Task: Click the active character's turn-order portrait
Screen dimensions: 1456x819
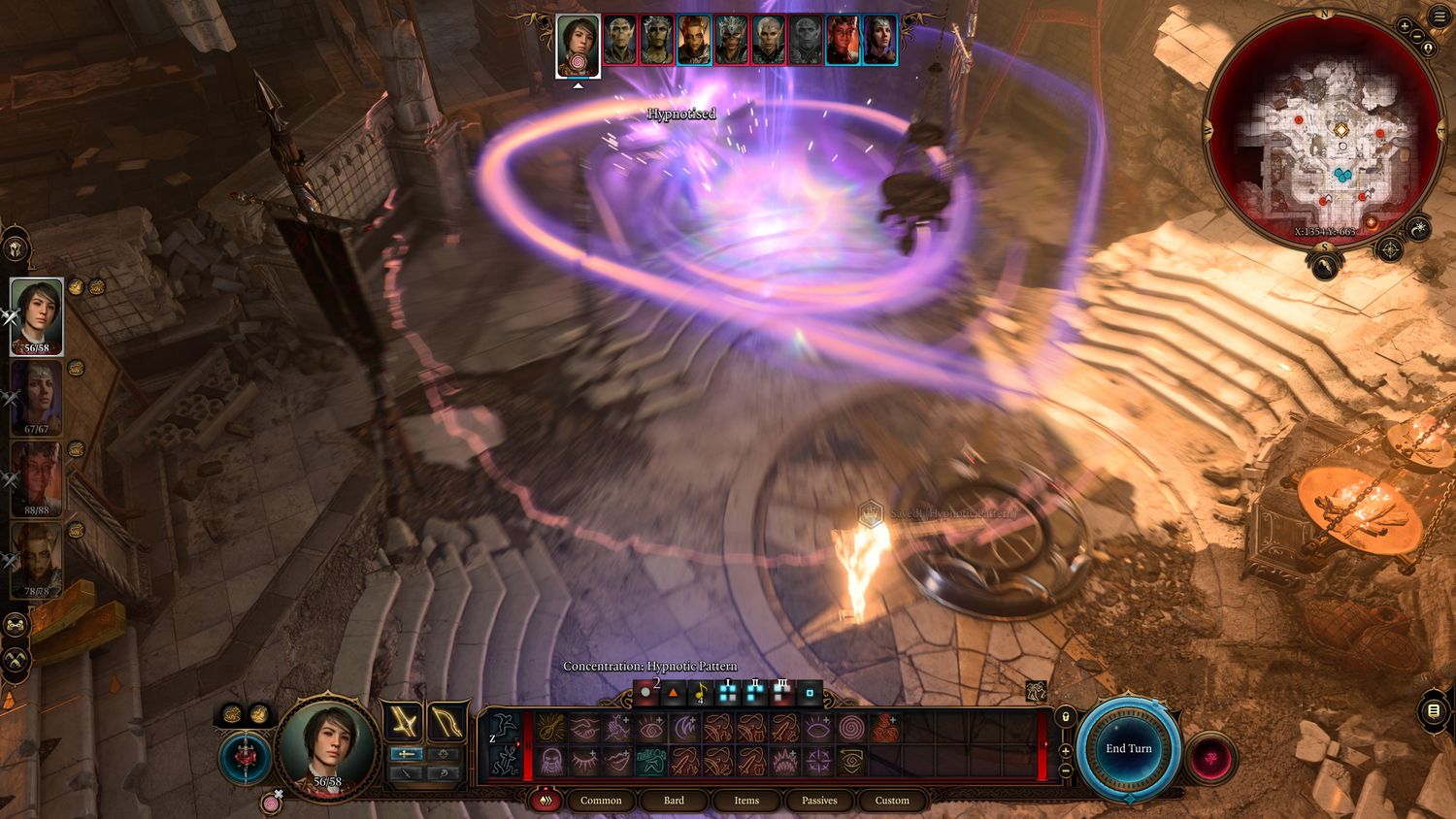Action: click(578, 44)
